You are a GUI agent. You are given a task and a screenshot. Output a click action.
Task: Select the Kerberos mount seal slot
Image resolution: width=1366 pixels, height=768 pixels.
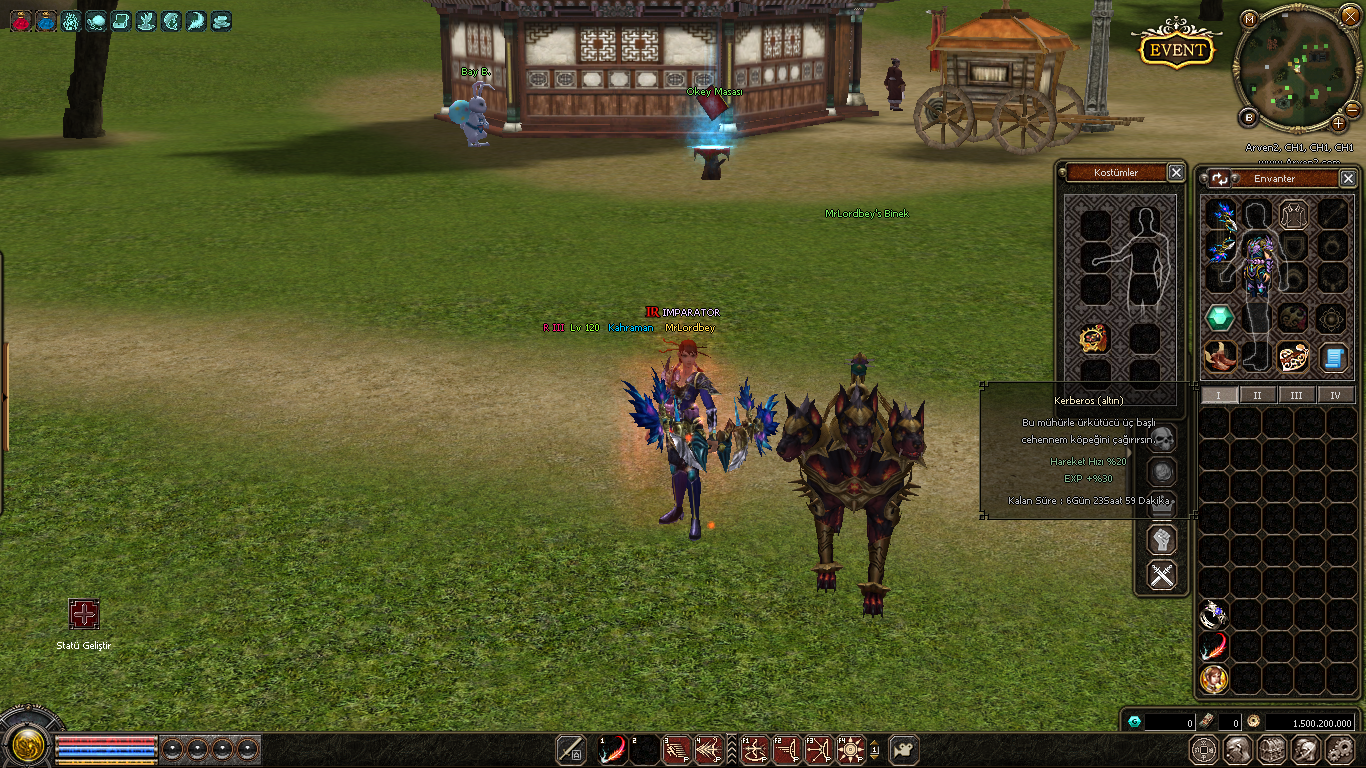pos(1095,339)
